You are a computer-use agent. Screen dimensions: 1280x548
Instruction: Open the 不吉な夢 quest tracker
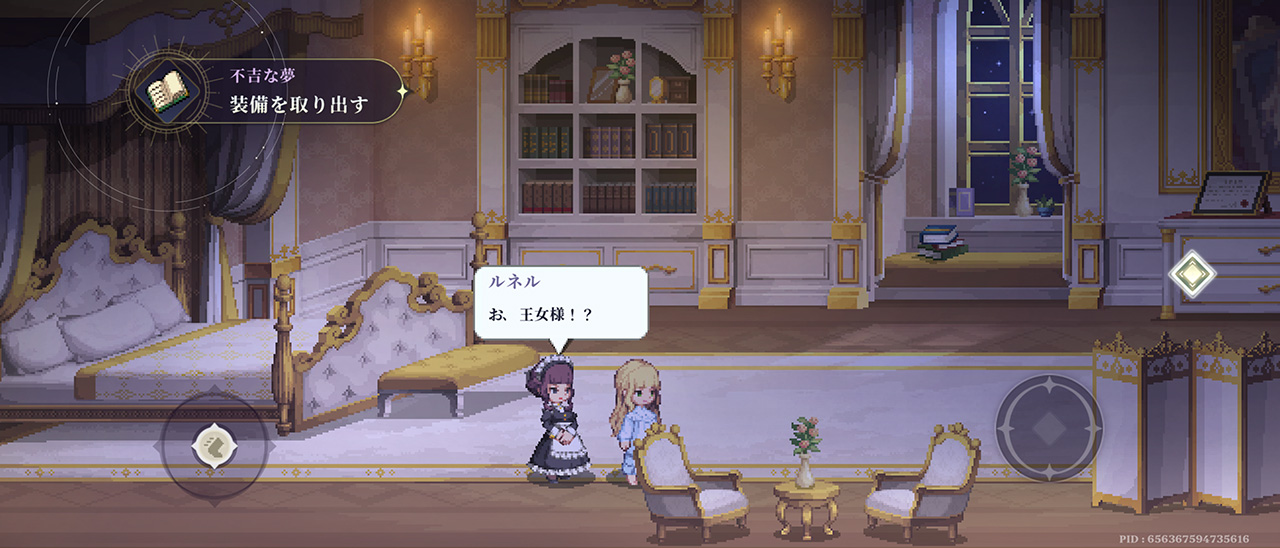tap(300, 91)
